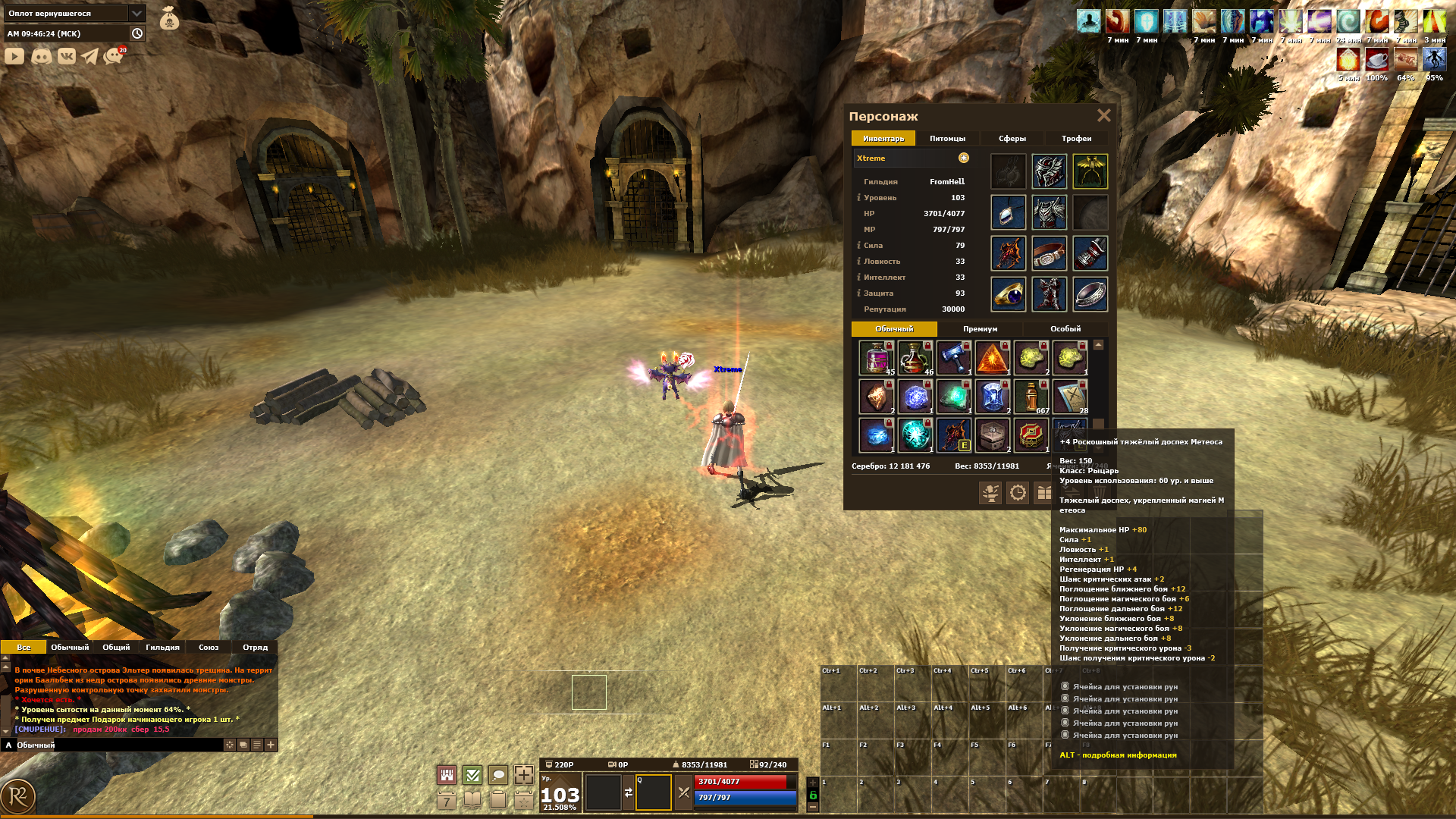Show the Трофеи tab
Screen dimensions: 1456x819
point(1076,139)
